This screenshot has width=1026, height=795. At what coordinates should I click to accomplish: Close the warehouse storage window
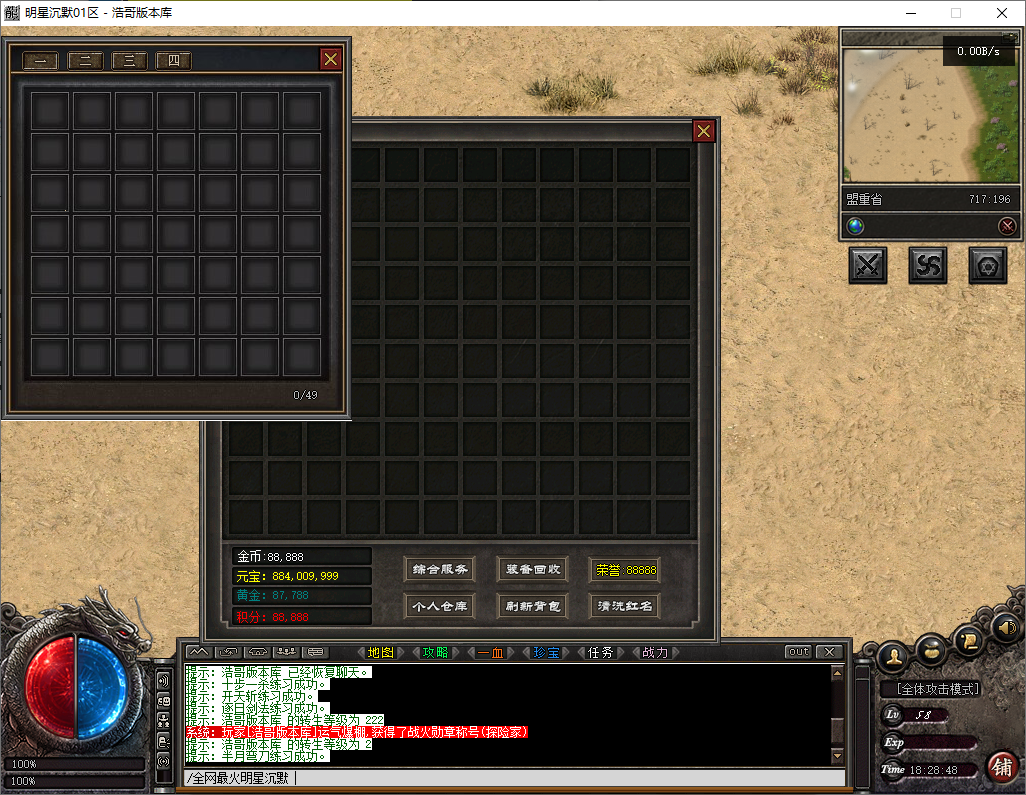[331, 59]
